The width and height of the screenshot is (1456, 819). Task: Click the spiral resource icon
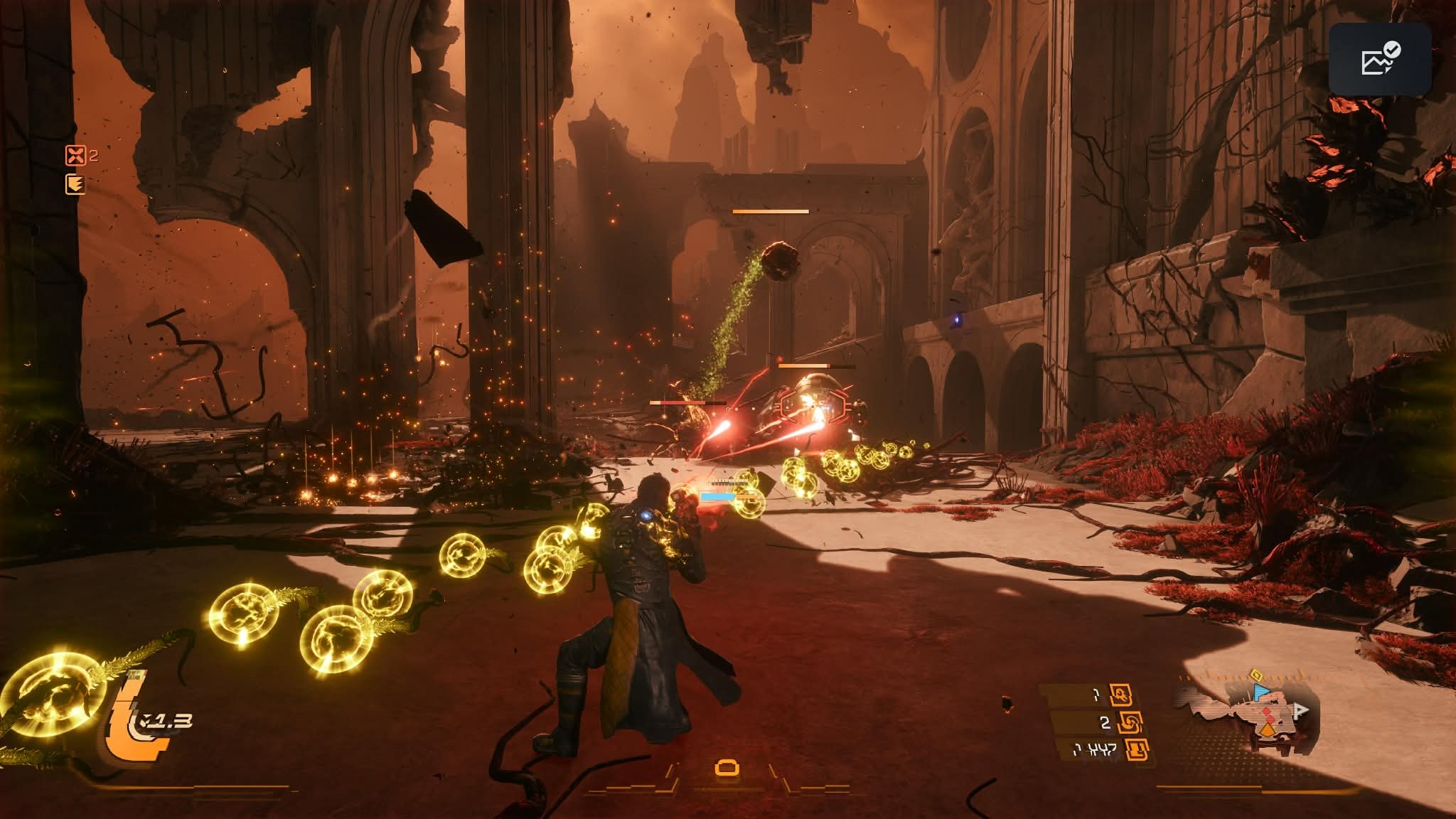(x=1130, y=722)
